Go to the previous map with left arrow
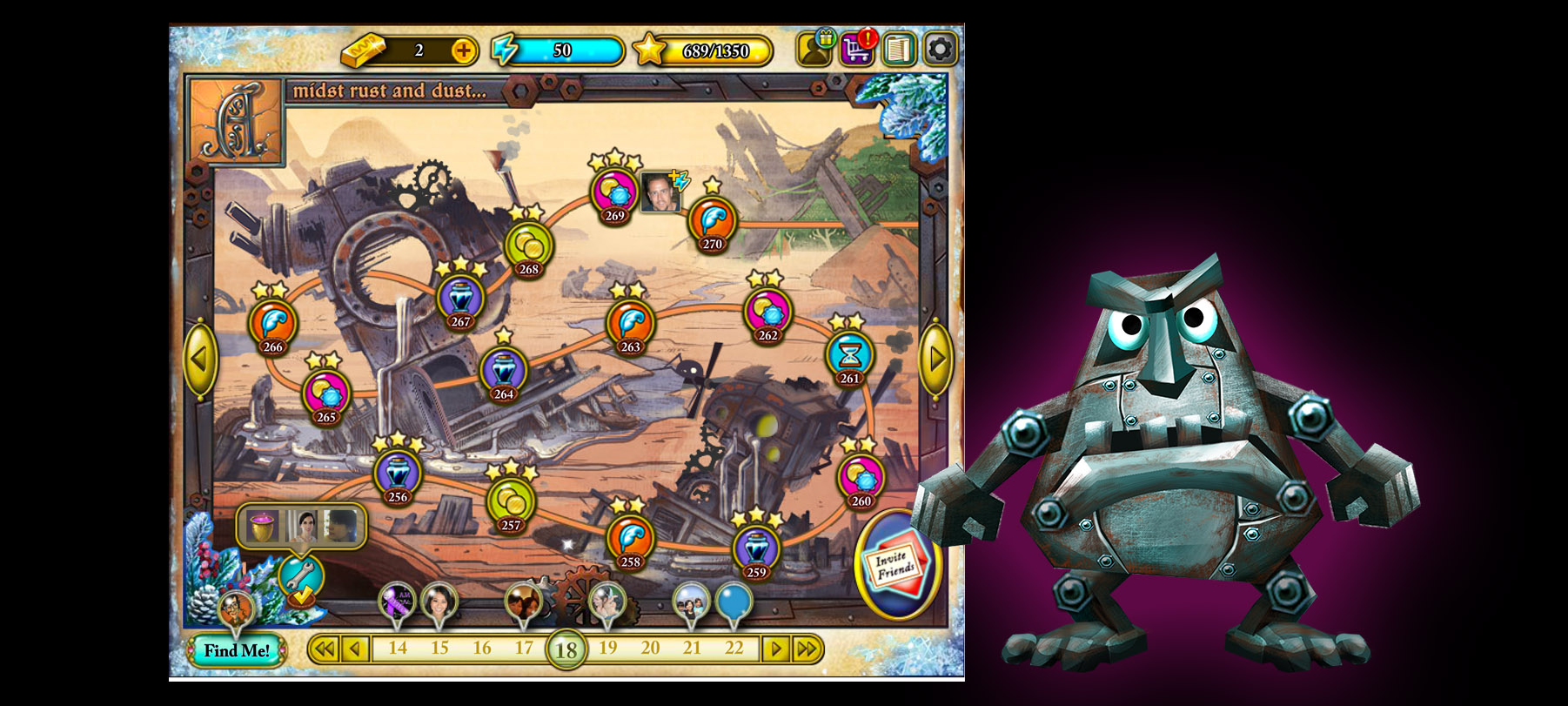The height and width of the screenshot is (706, 1568). point(200,359)
